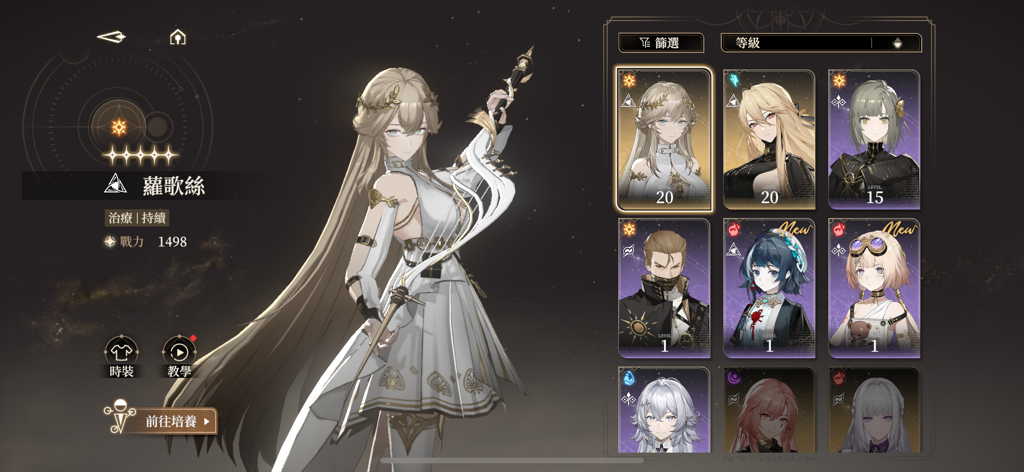Choose the green-haired level 15 character card
The image size is (1024, 472).
tap(874, 138)
